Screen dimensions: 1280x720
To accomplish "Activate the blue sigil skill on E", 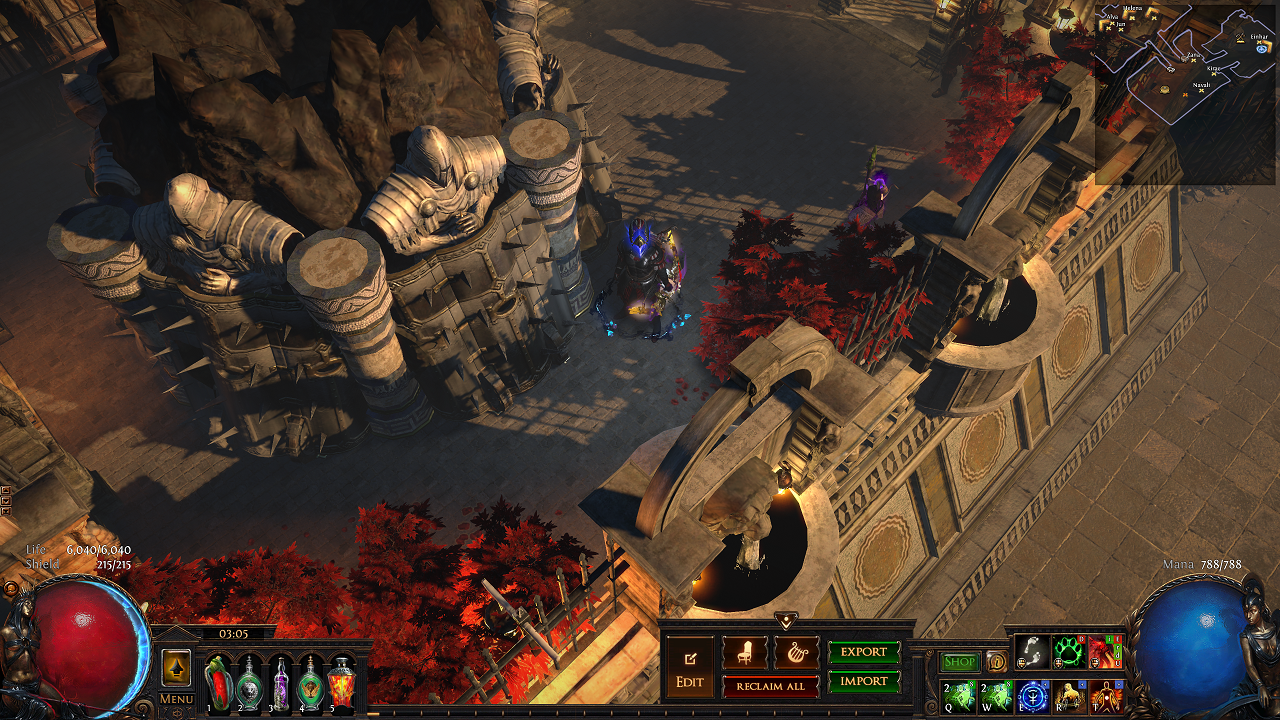I will click(x=1032, y=694).
